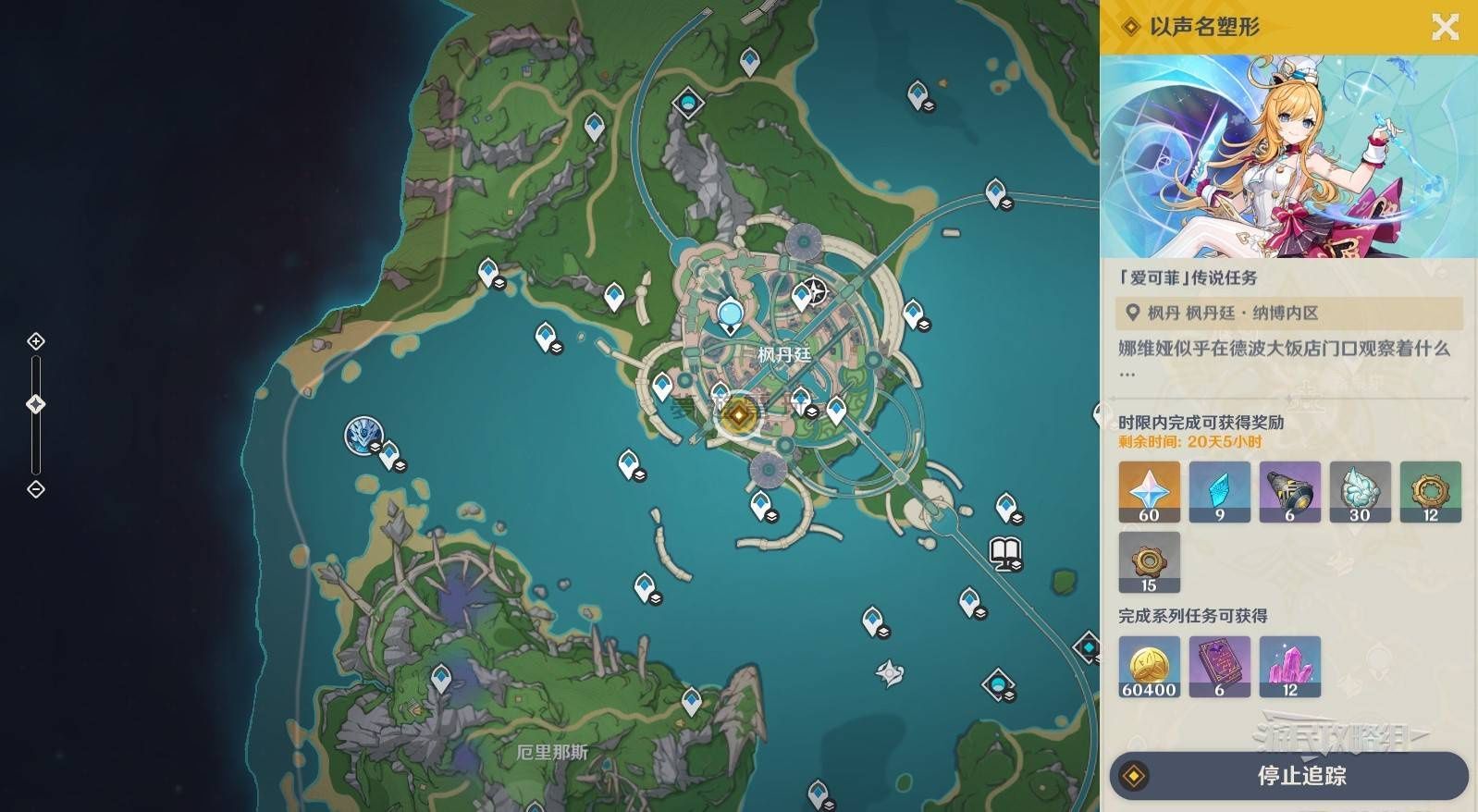
Task: Click the 枫丹廷·纳博内区 quest location bar
Action: click(x=1289, y=314)
